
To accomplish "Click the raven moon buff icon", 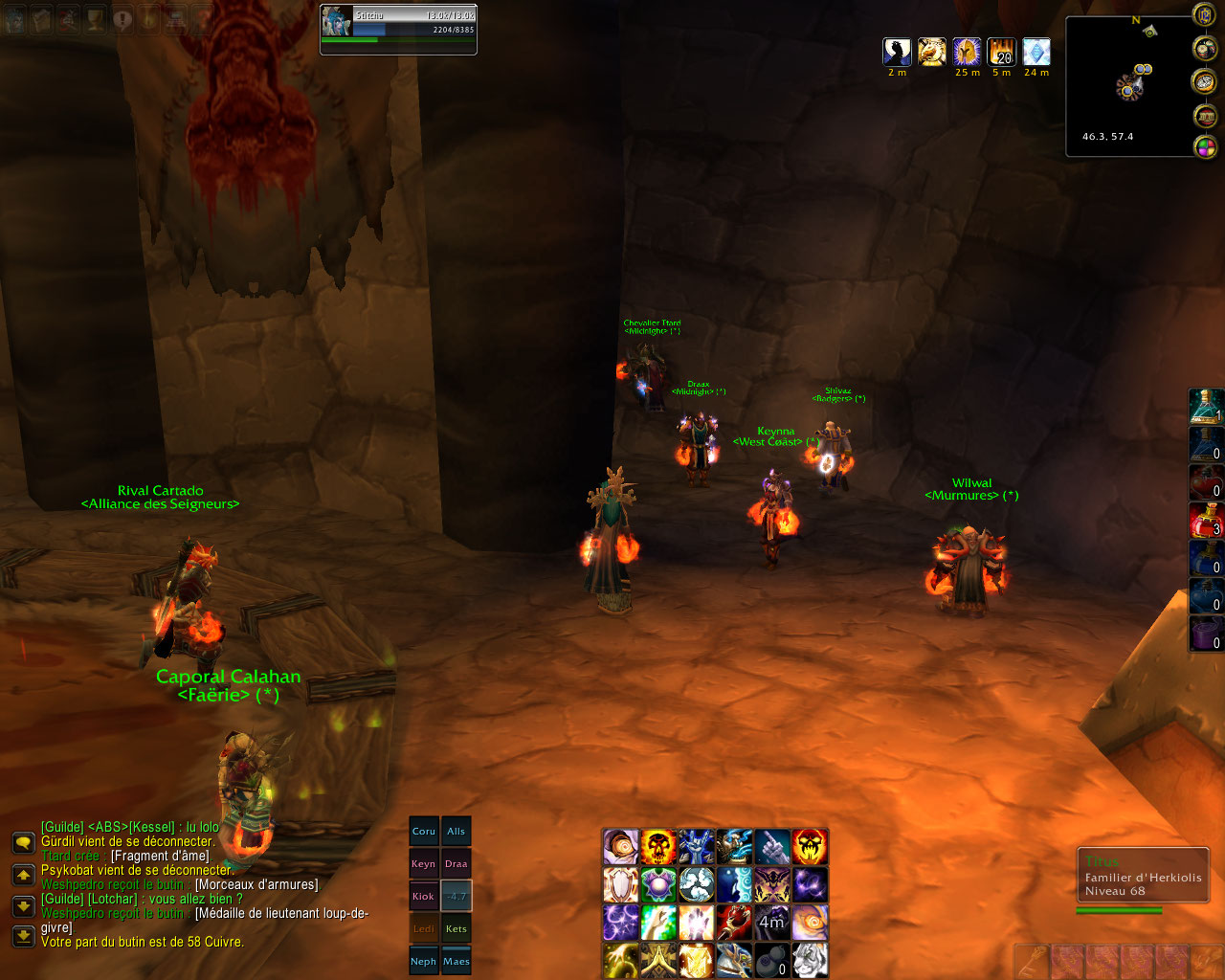I will point(897,52).
